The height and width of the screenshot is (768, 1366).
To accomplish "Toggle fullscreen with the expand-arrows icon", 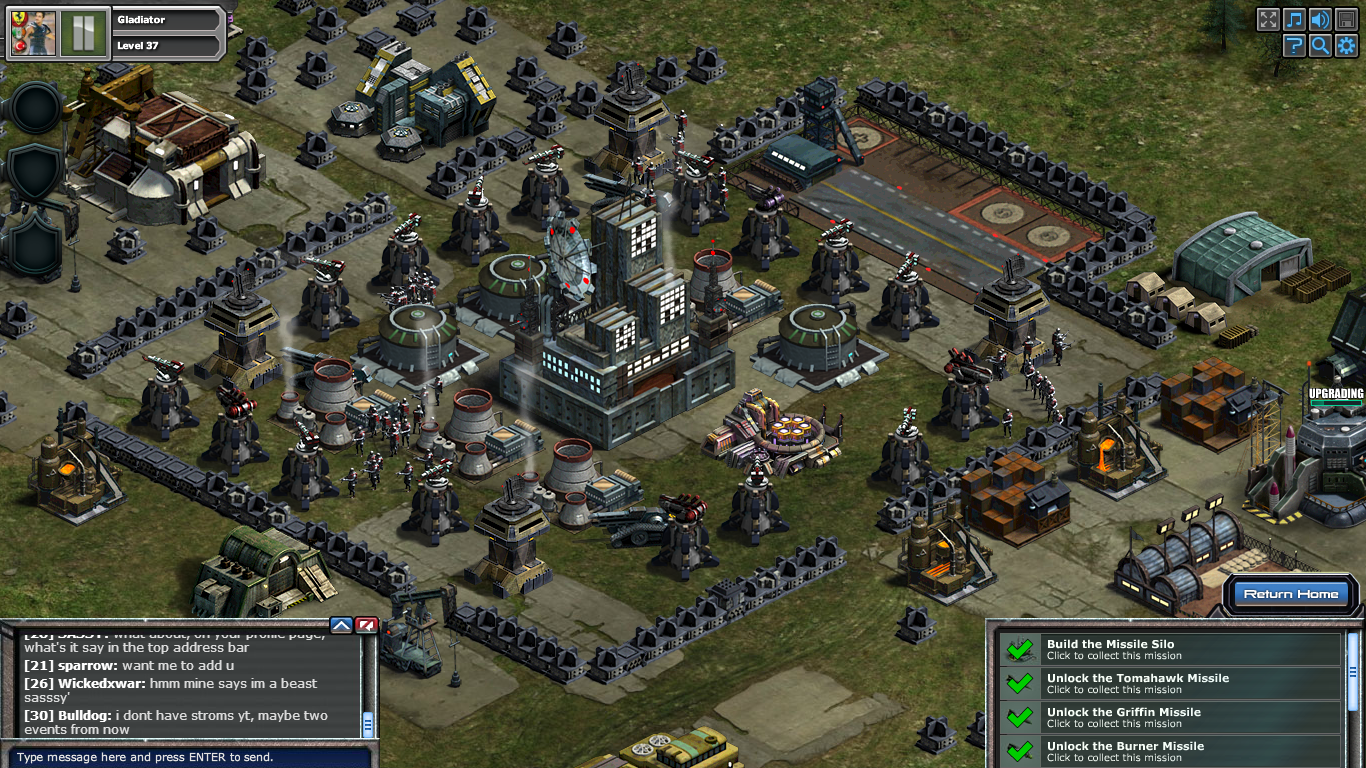I will tap(1269, 19).
